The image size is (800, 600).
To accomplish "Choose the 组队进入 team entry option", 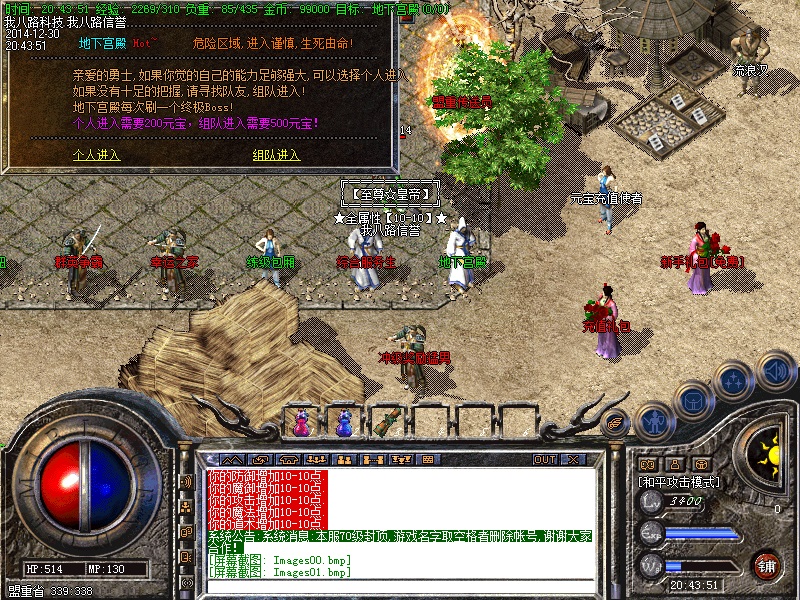I will (x=276, y=155).
